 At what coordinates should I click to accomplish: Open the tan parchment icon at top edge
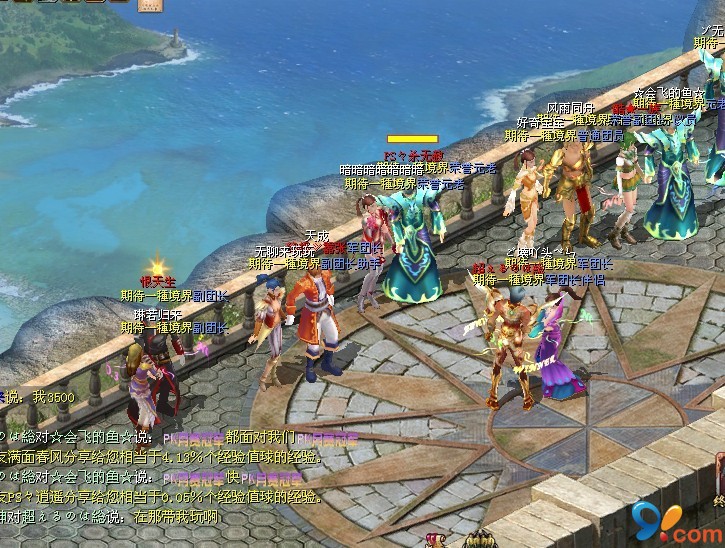pos(151,5)
